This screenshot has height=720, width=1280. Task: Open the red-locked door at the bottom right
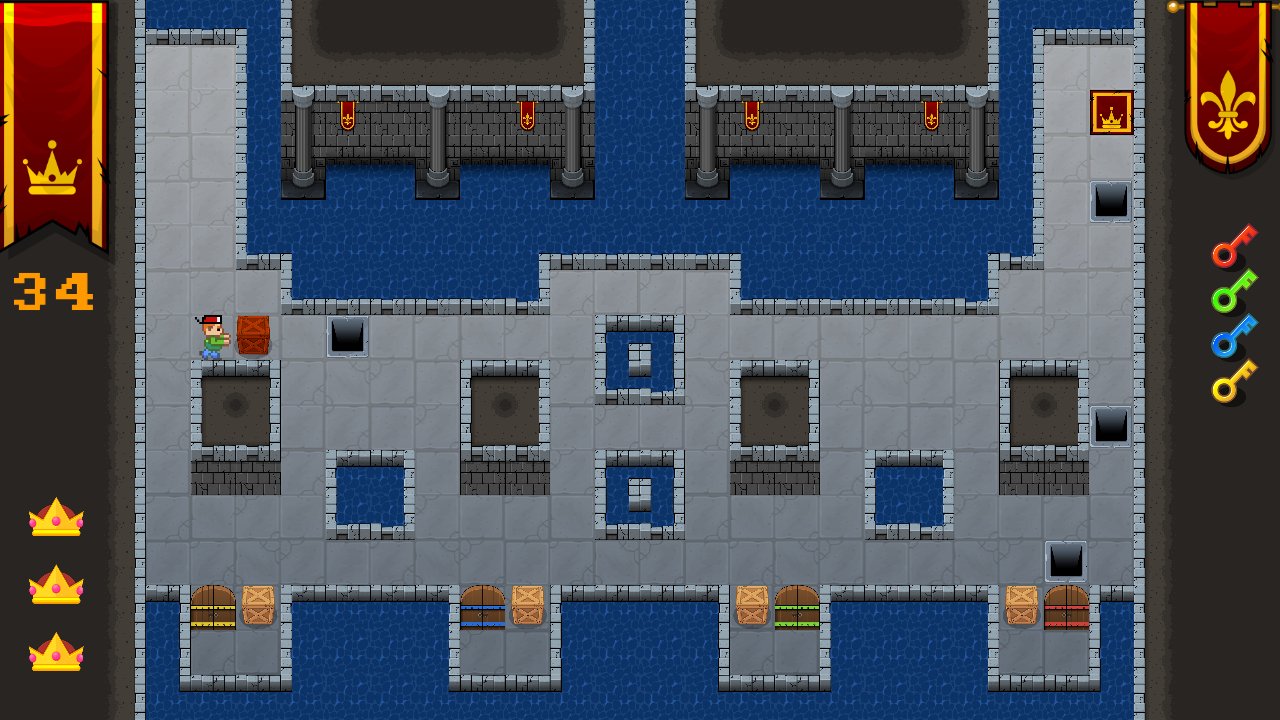1065,605
